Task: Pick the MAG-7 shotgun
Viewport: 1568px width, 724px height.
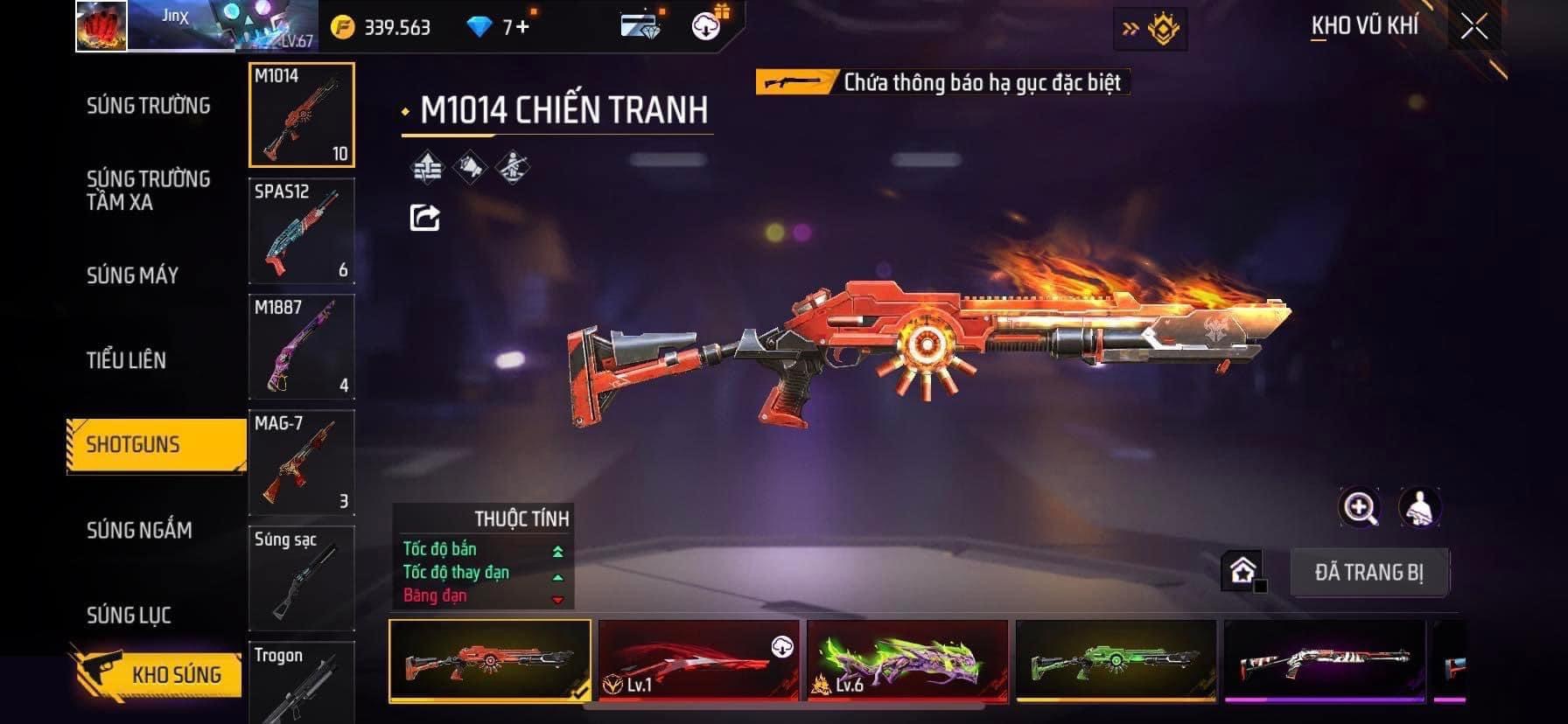Action: coord(302,463)
